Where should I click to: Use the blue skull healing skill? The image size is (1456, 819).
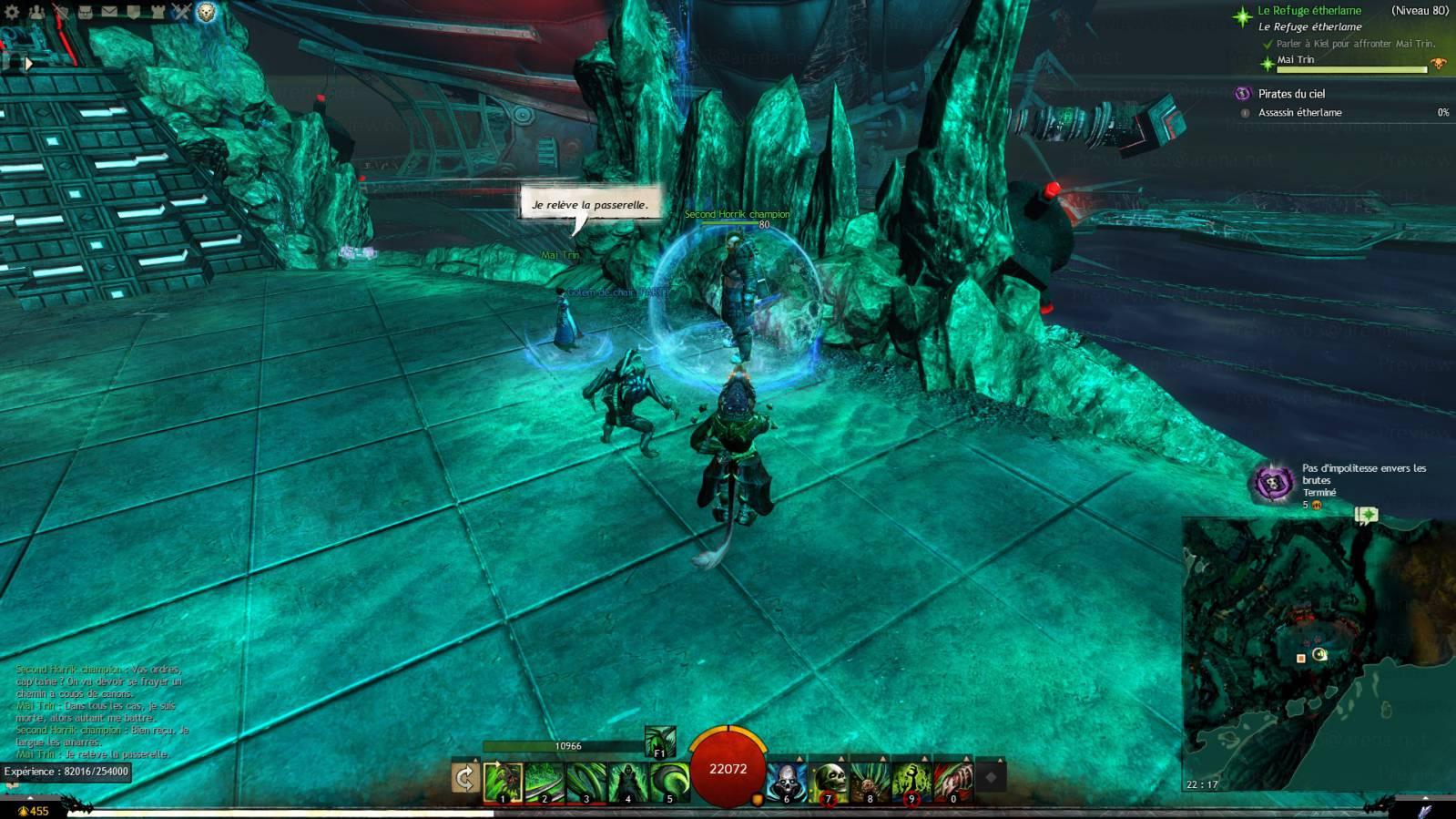[787, 783]
